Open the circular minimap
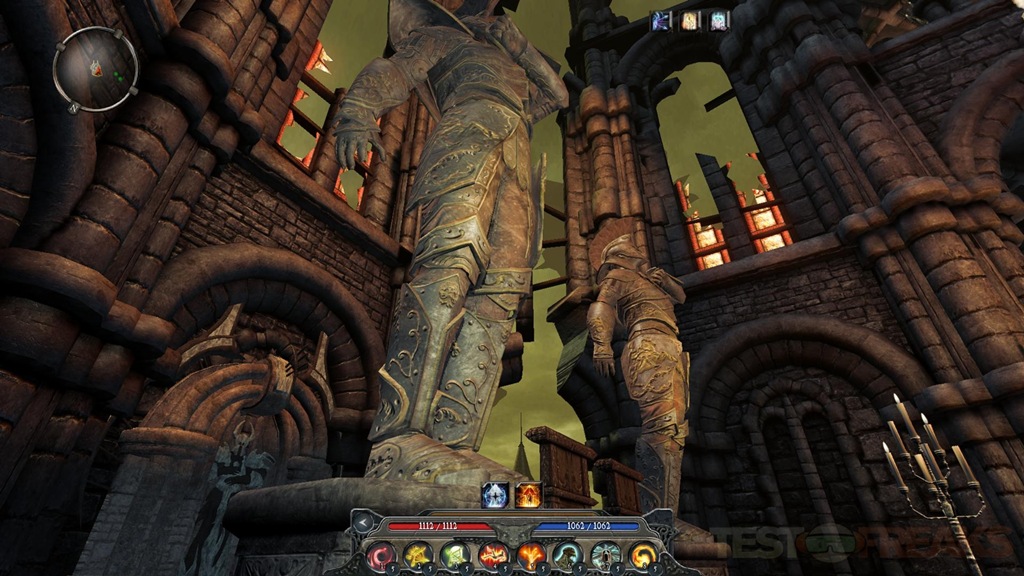 (x=97, y=68)
